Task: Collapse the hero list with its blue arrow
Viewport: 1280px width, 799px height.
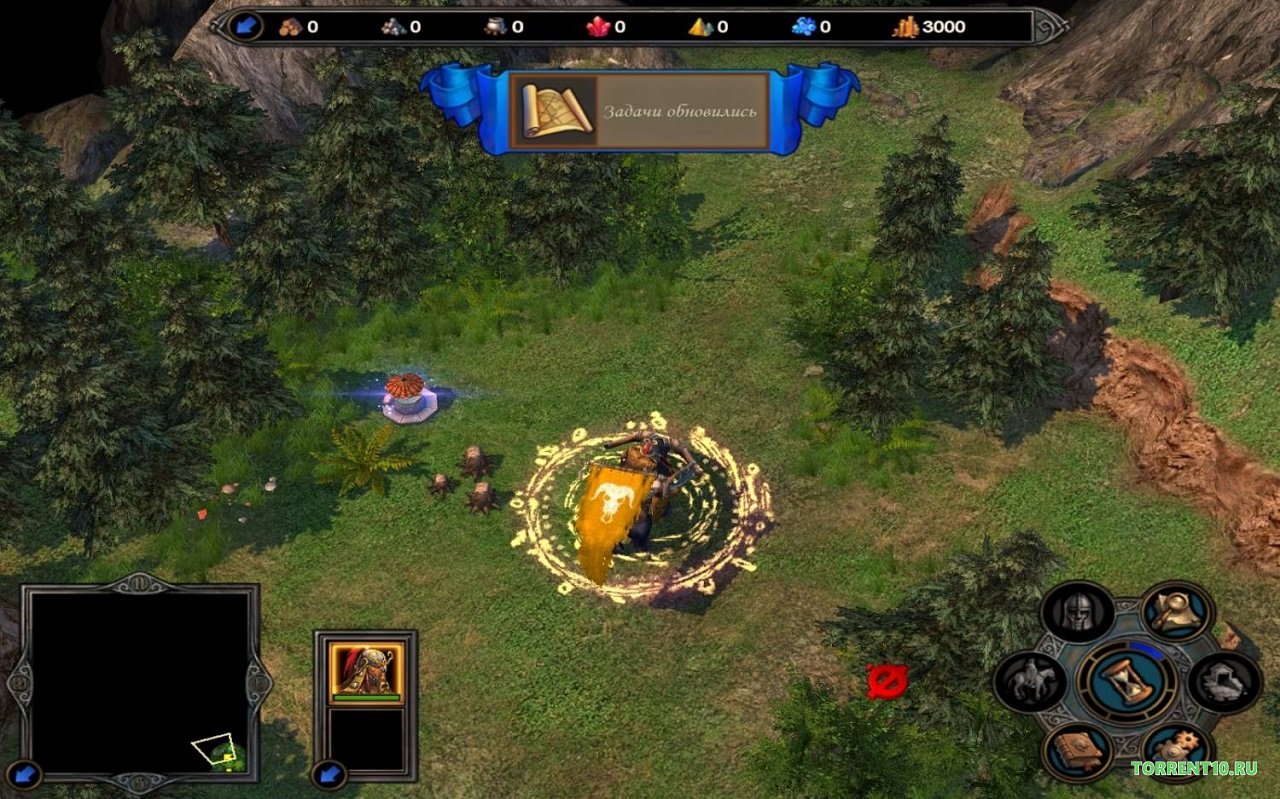Action: [x=327, y=773]
